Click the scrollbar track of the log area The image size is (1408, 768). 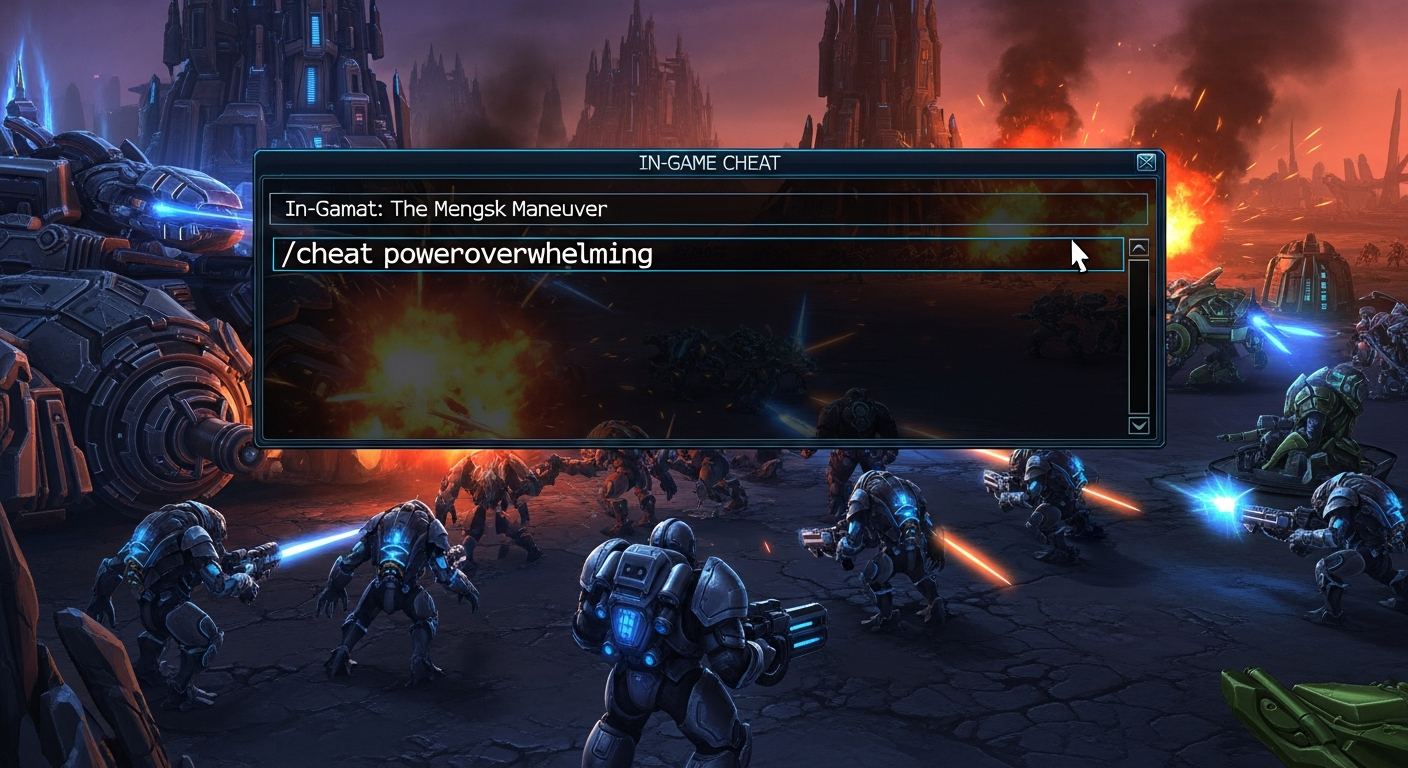click(1140, 340)
